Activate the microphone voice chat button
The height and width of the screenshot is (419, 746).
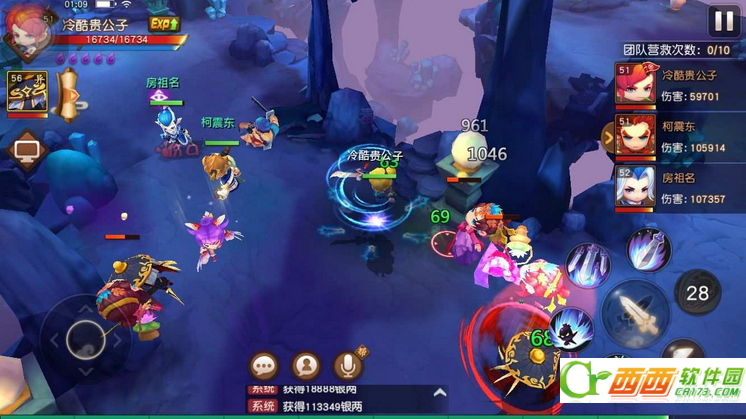pyautogui.click(x=348, y=366)
